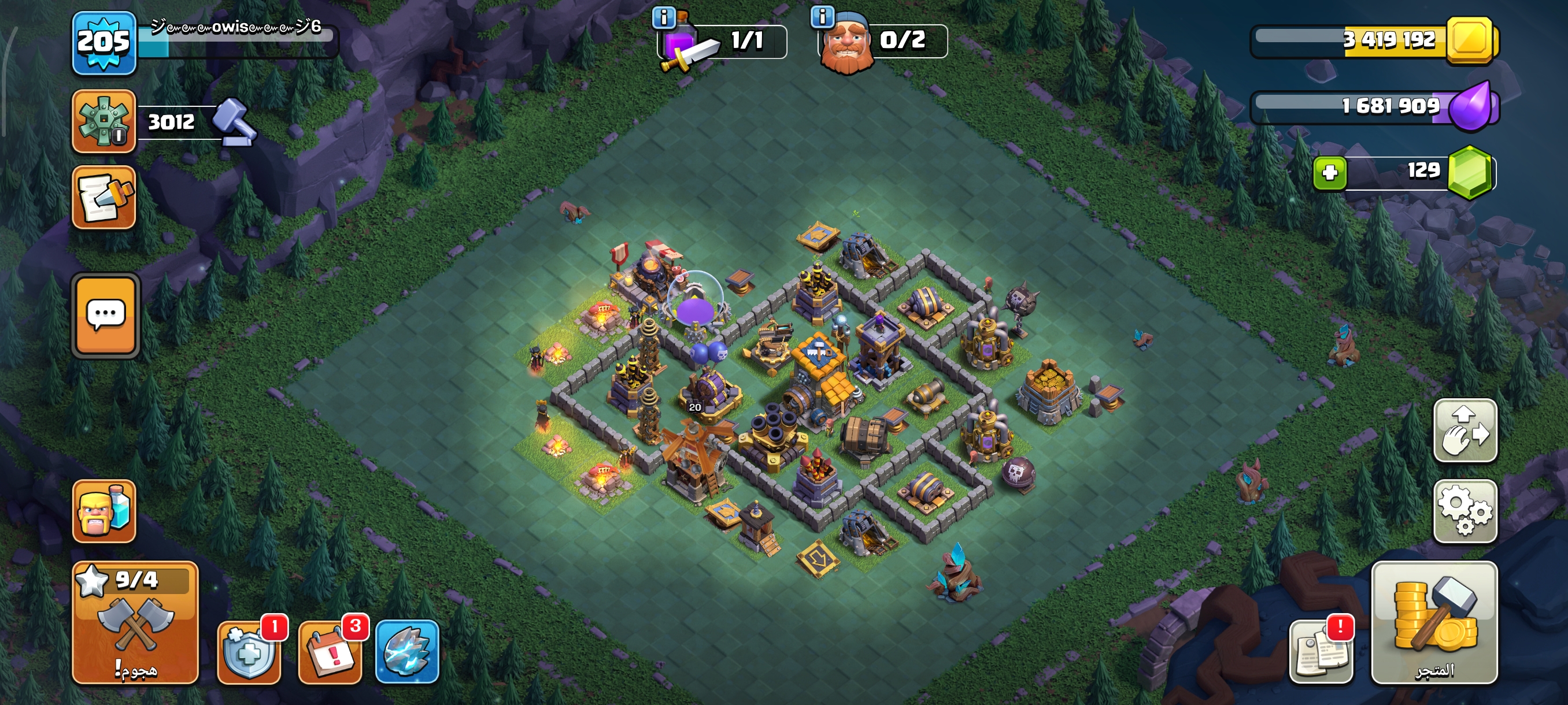Open the barbarian army training menu
The image size is (1568, 705).
[103, 511]
